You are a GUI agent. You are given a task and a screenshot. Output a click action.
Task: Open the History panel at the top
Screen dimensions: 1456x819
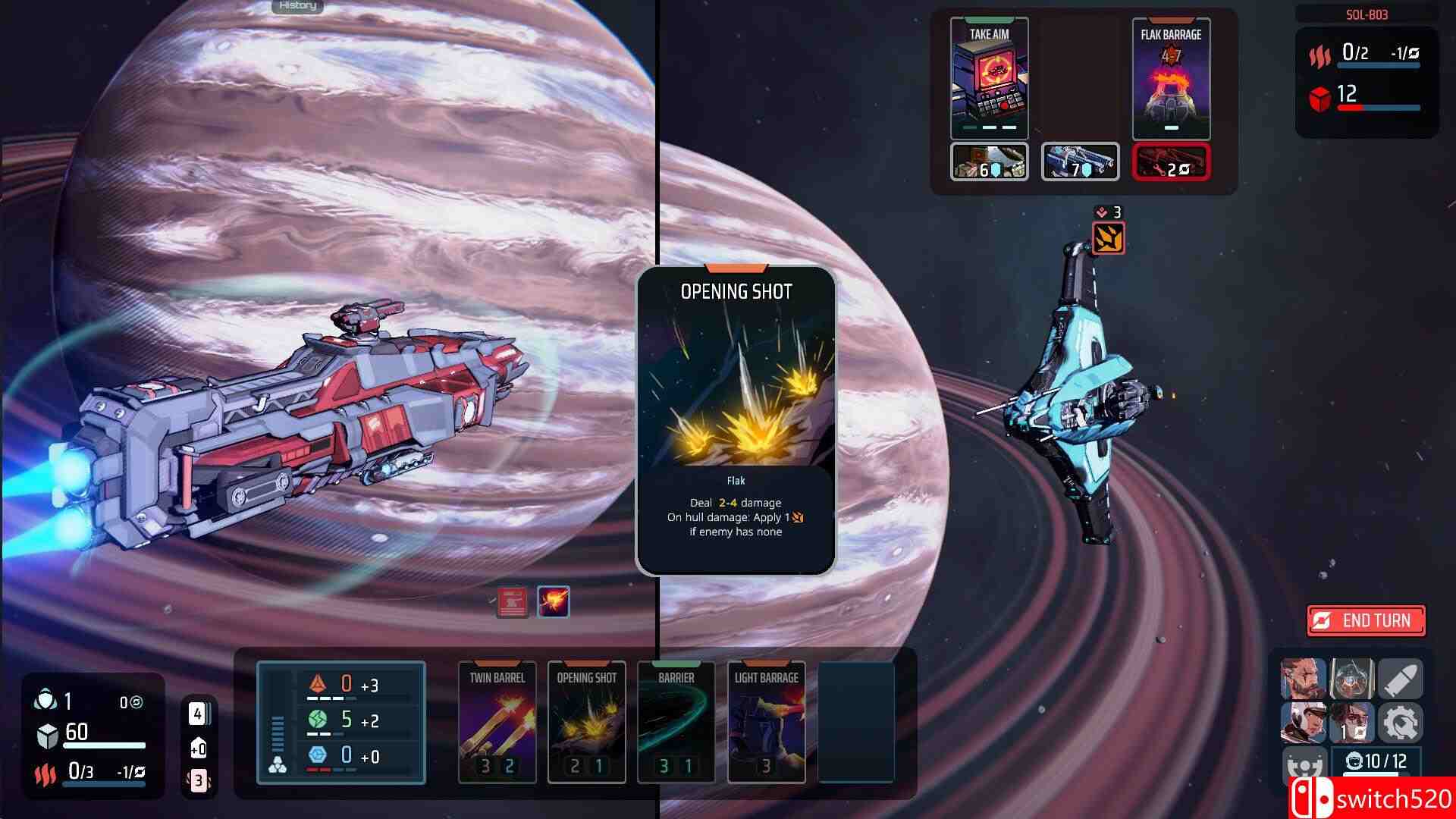[x=297, y=6]
